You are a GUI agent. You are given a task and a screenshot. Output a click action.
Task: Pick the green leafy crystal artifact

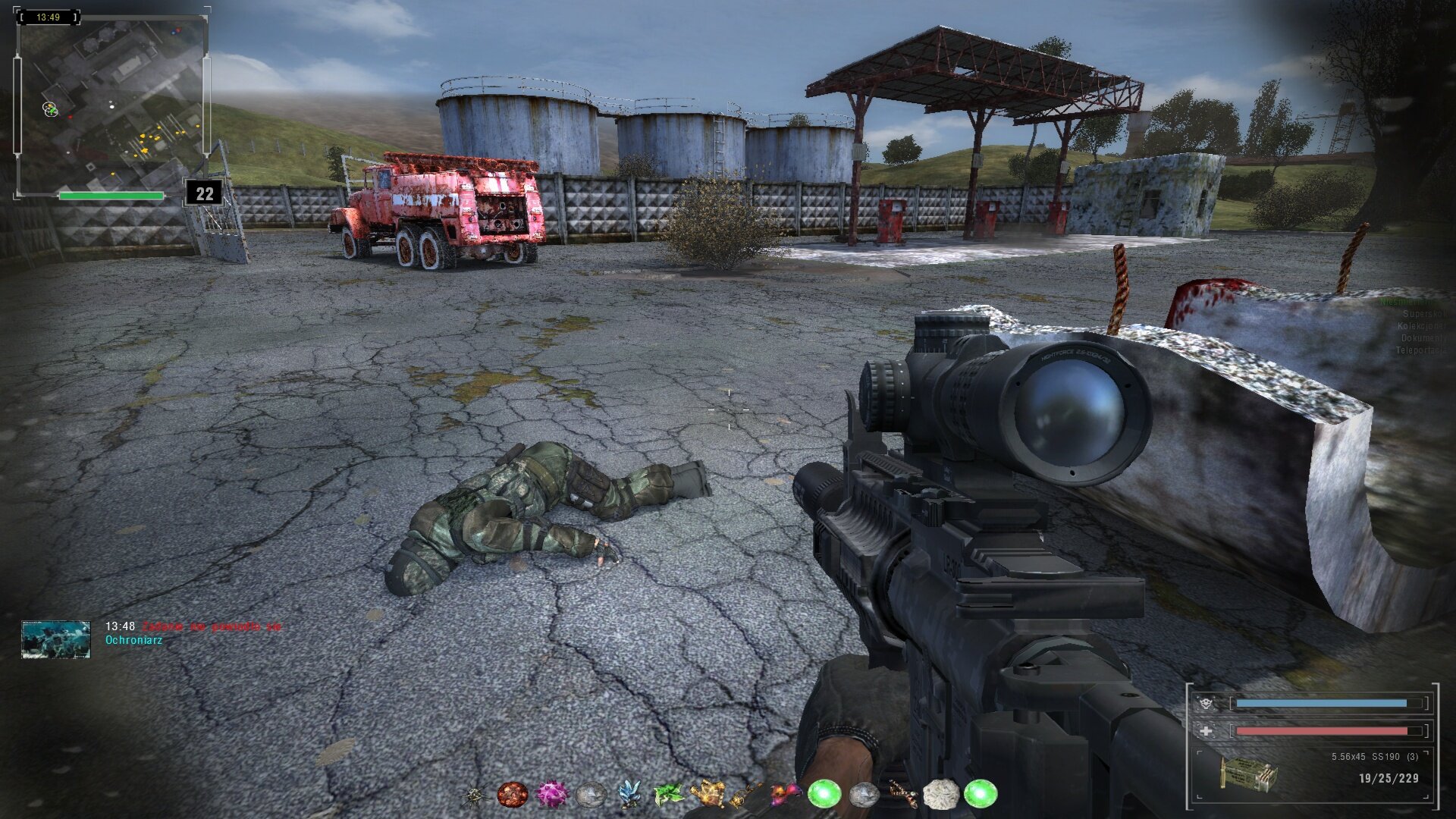coord(668,794)
